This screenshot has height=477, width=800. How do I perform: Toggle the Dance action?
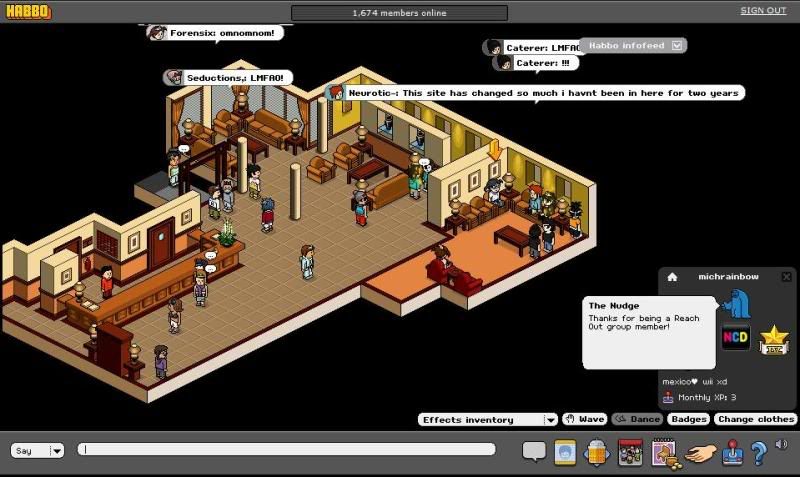[637, 420]
